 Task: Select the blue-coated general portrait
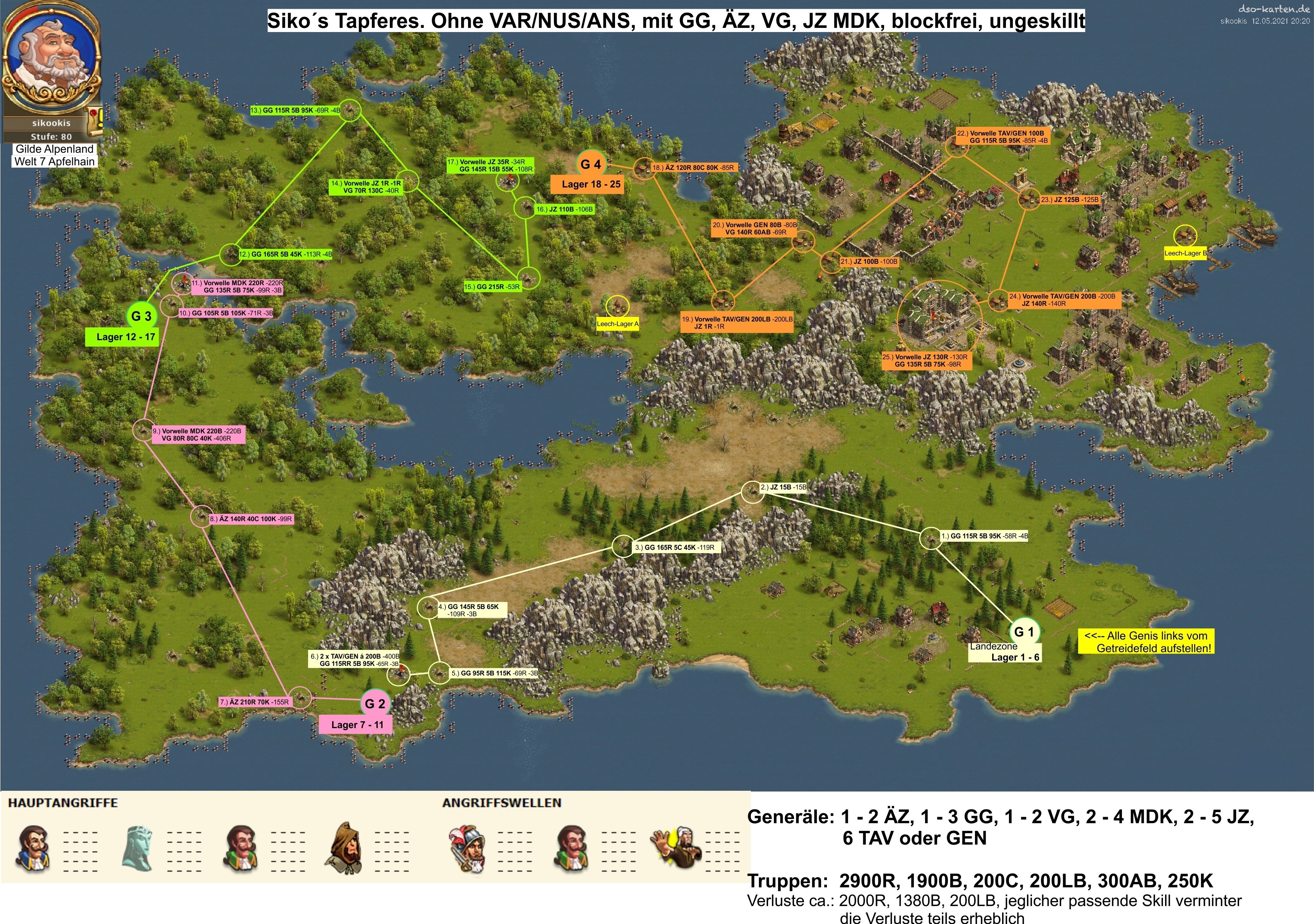click(33, 848)
